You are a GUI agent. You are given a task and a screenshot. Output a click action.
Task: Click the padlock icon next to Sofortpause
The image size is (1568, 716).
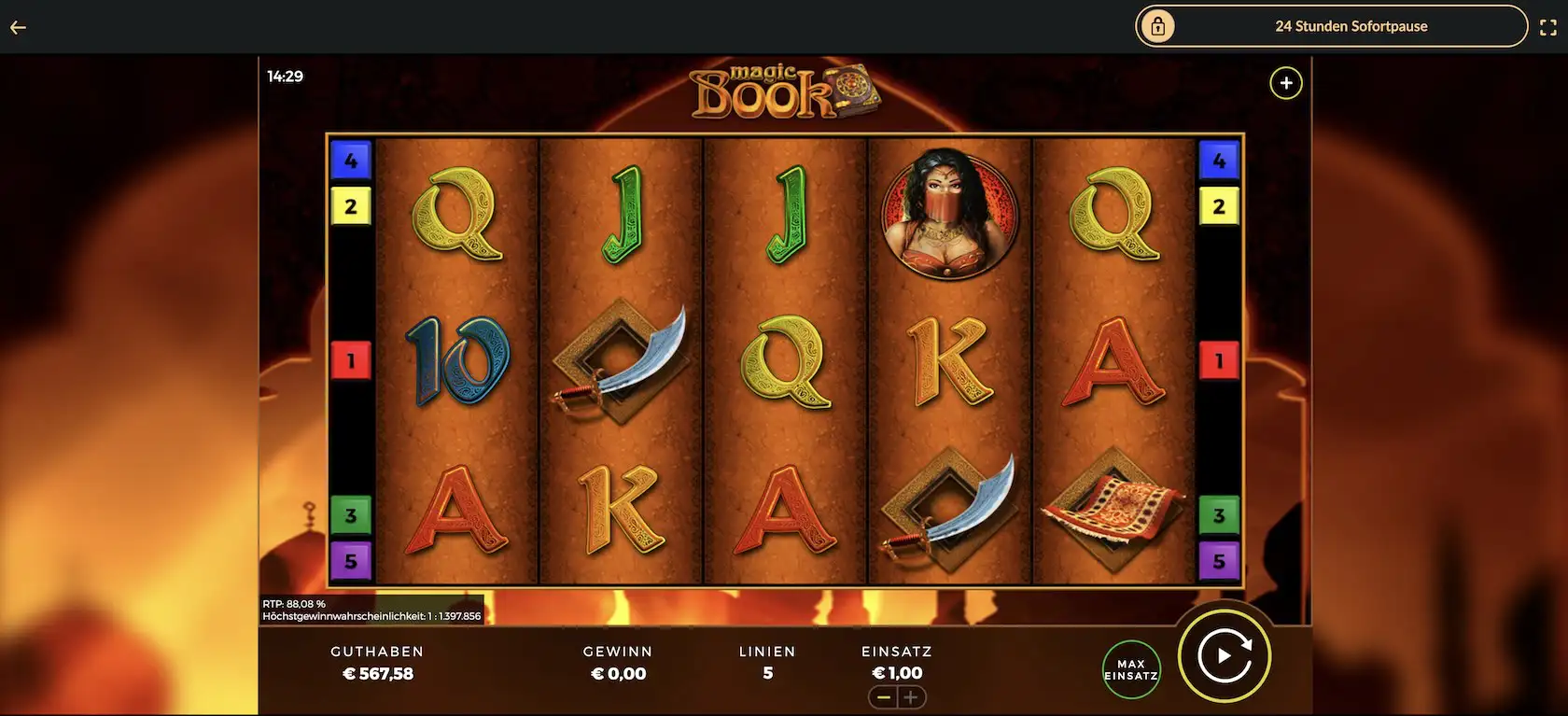point(1157,26)
